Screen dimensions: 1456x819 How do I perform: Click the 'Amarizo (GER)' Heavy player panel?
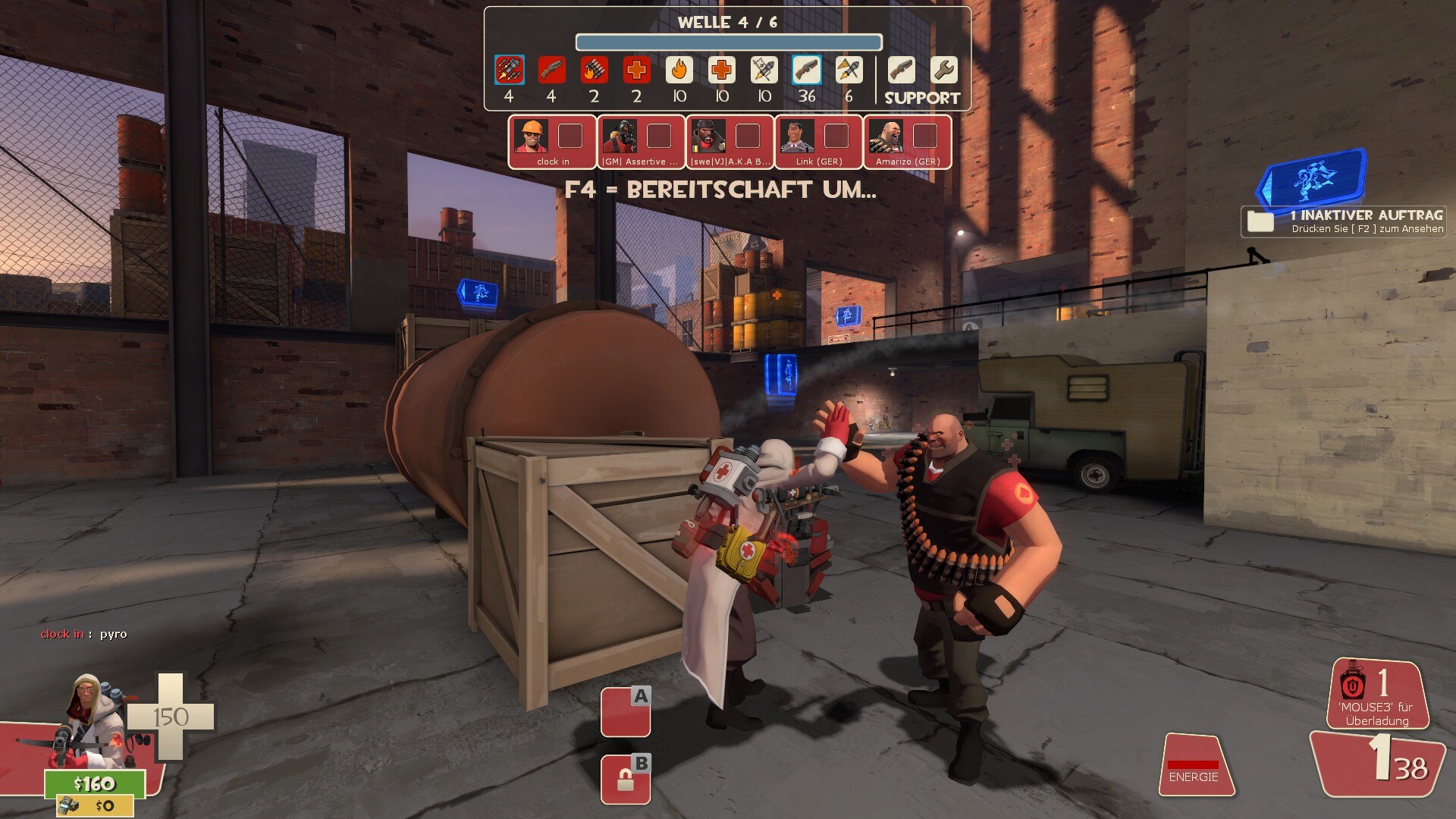click(907, 142)
